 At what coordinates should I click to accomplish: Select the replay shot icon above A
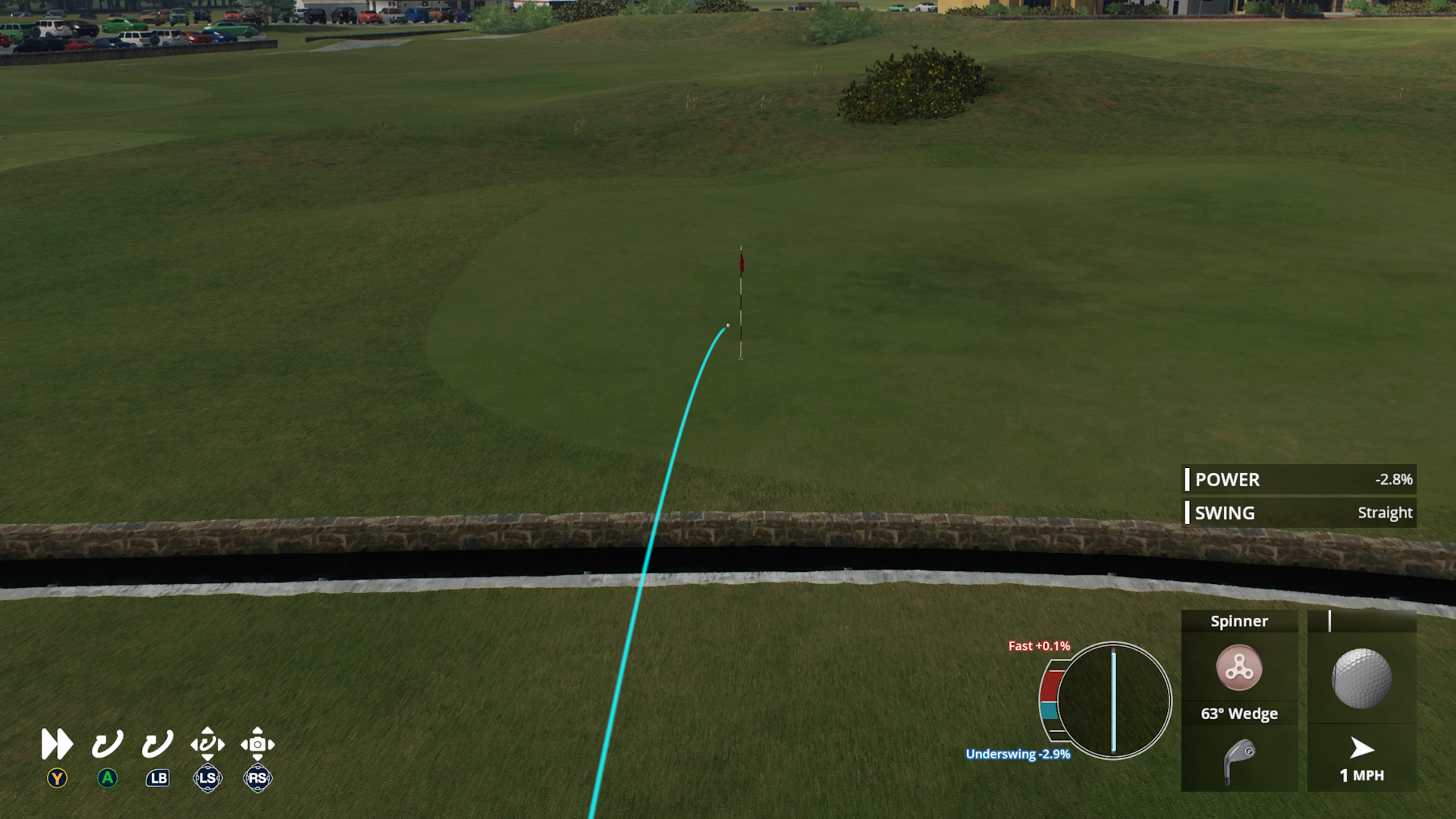pos(106,744)
